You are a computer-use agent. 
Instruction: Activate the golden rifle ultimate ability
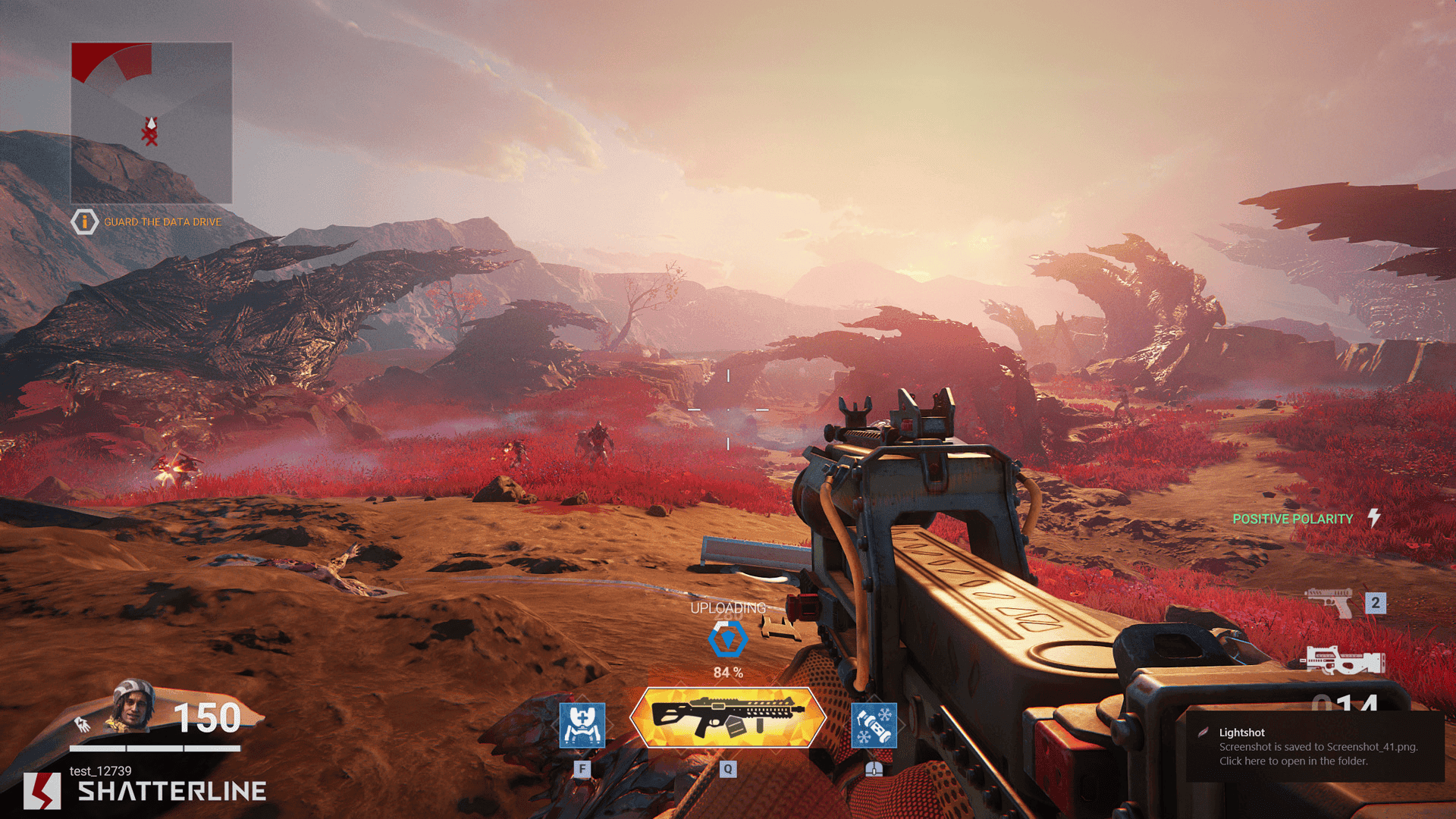727,717
